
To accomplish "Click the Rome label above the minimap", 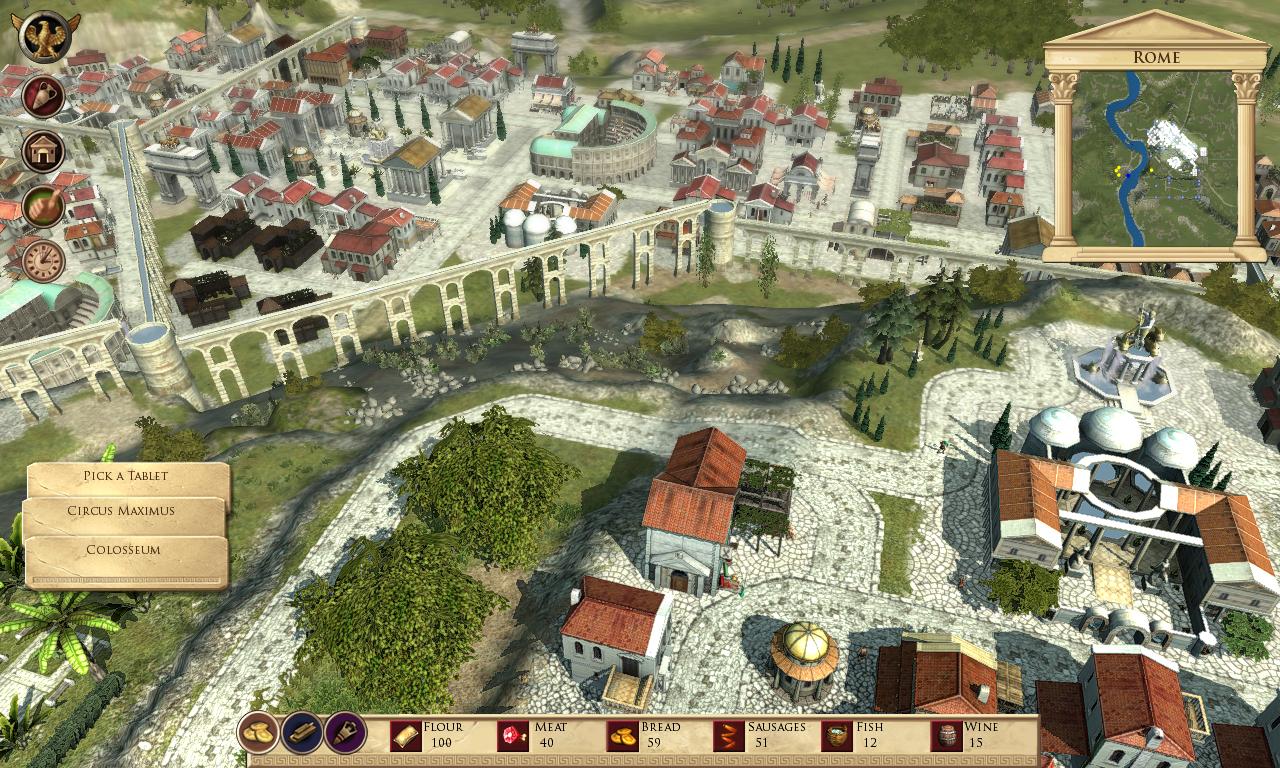I will point(1157,58).
